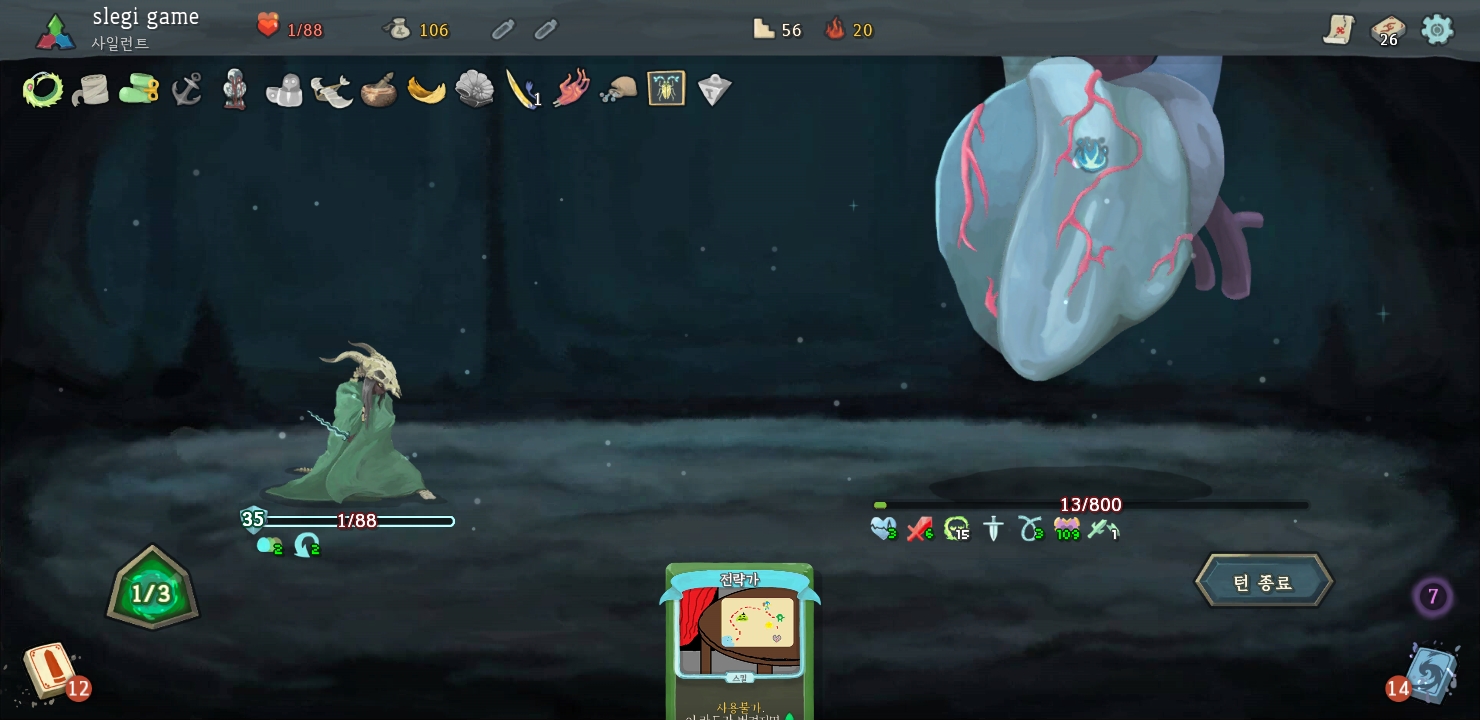The image size is (1480, 720).
Task: Open the settings gear menu
Action: (x=1437, y=30)
